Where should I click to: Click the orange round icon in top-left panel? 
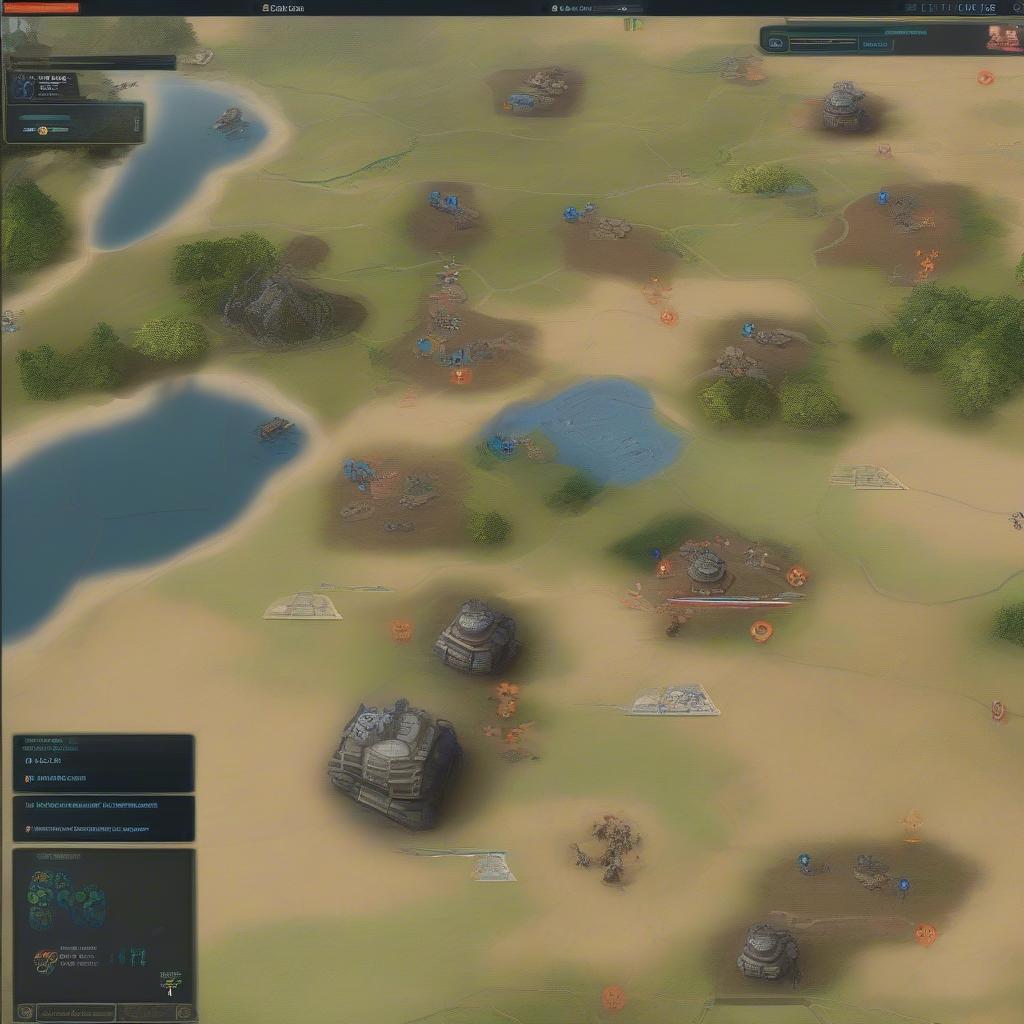pos(42,130)
